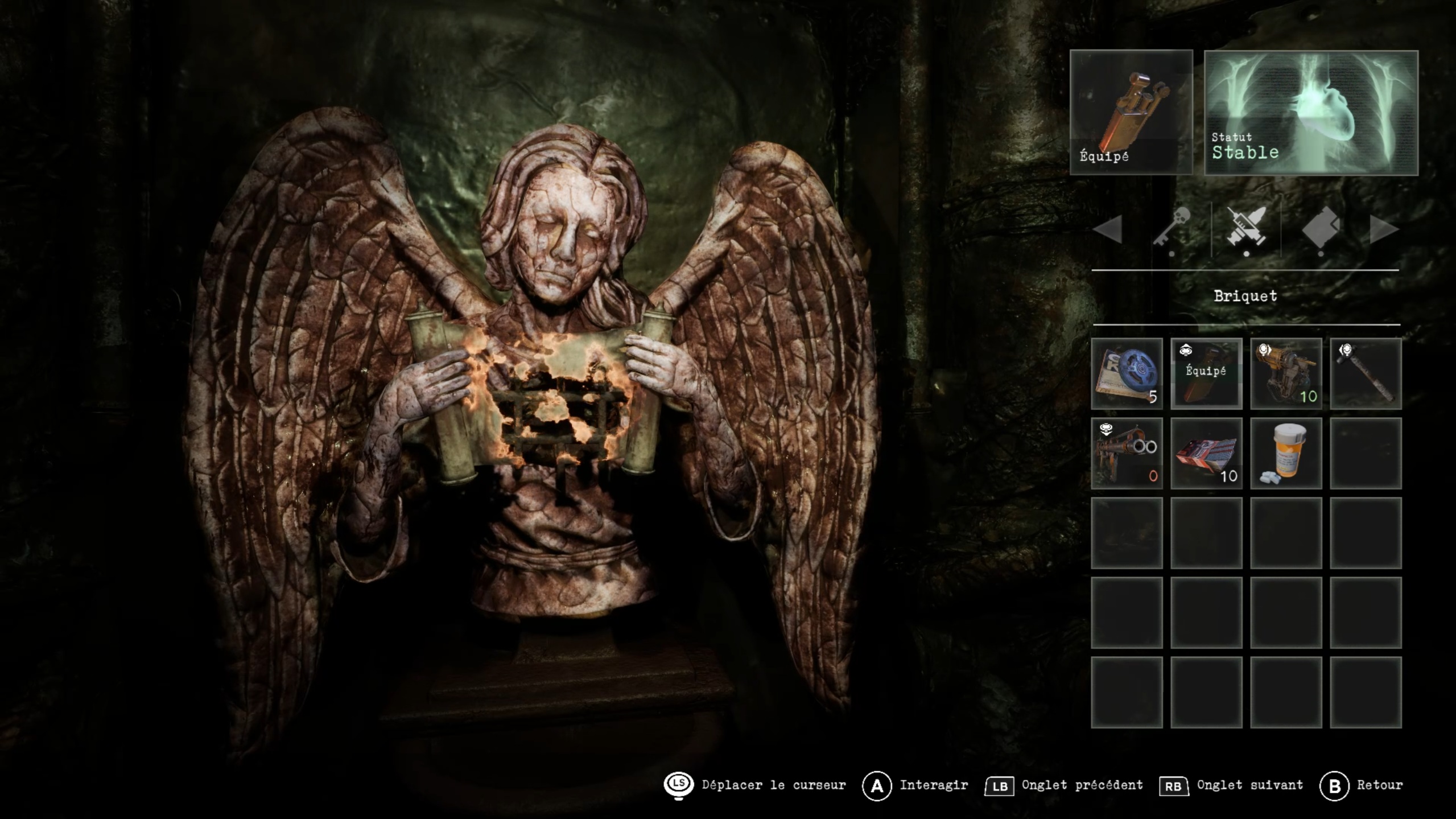Image resolution: width=1456 pixels, height=819 pixels.
Task: Open the equipped item panel at top
Action: (1131, 112)
